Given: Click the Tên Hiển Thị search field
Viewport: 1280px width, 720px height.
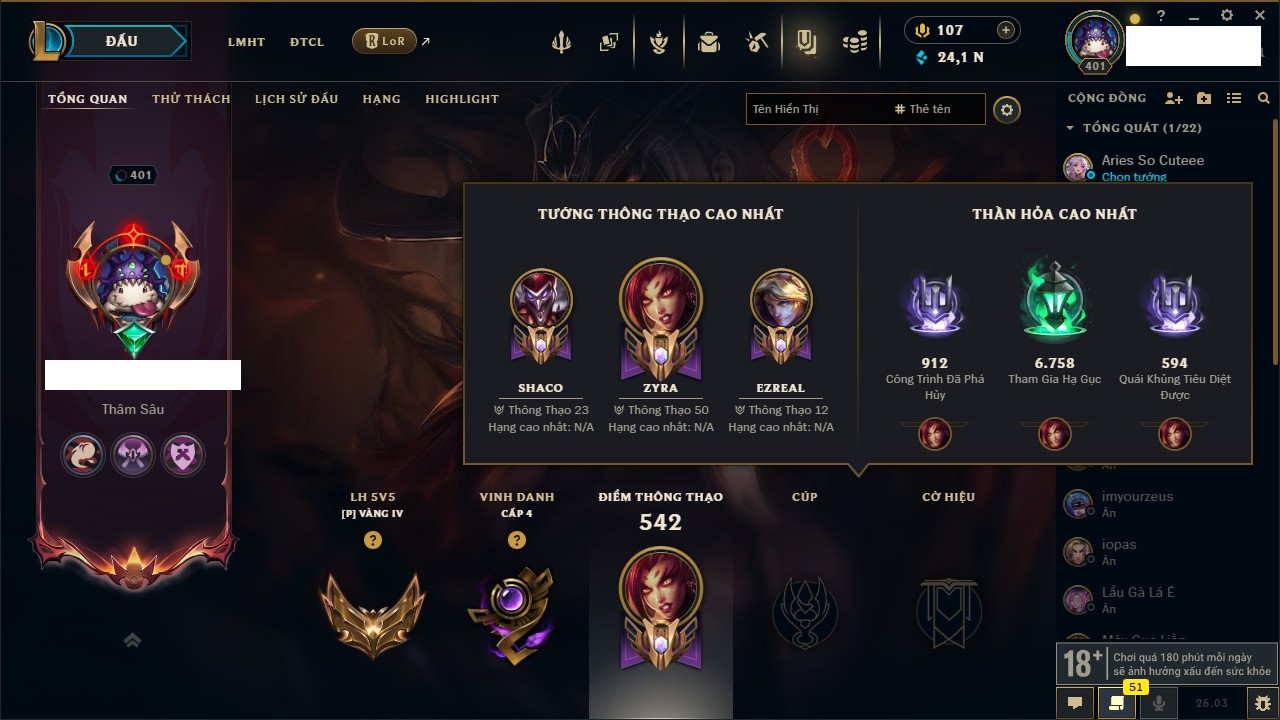Looking at the screenshot, I should pyautogui.click(x=815, y=109).
